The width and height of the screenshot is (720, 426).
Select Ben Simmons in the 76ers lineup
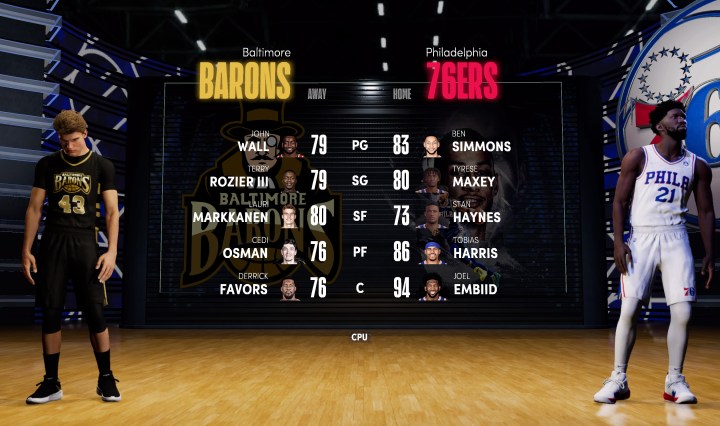480,146
